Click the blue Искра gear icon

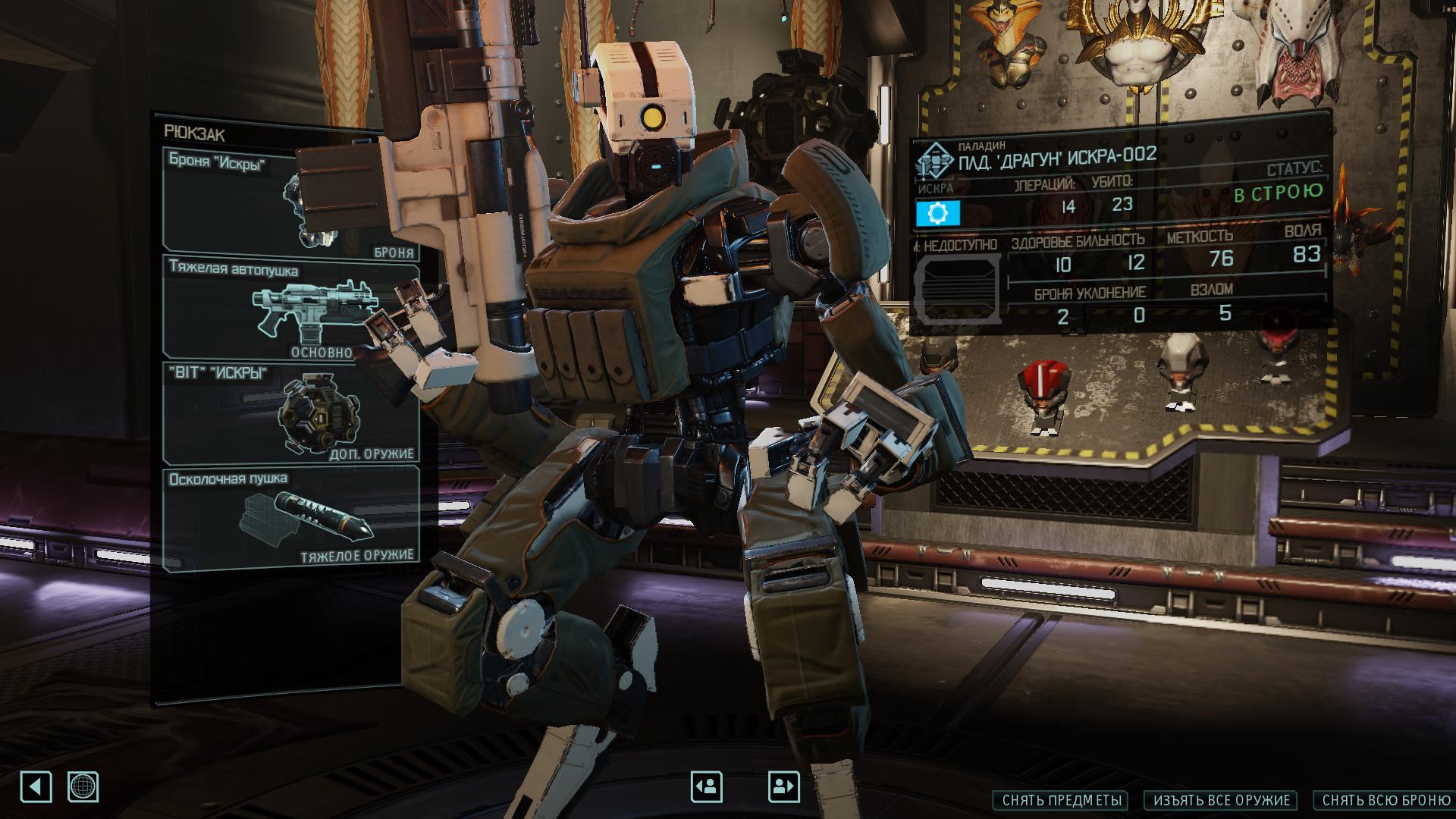(x=938, y=214)
